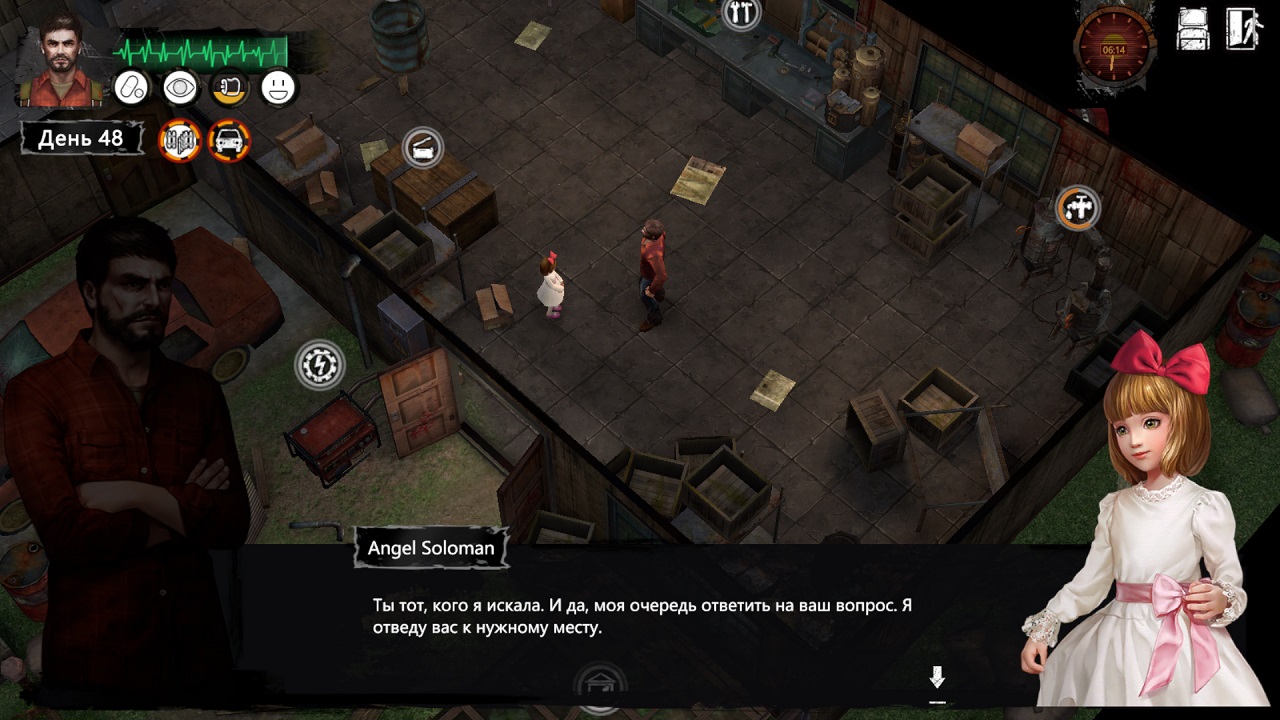
Task: Open the backpack inventory
Action: [1194, 28]
